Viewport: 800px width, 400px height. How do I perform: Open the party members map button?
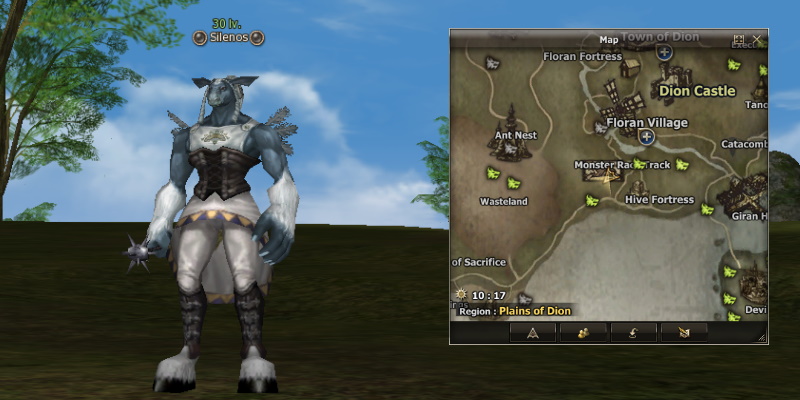point(583,333)
